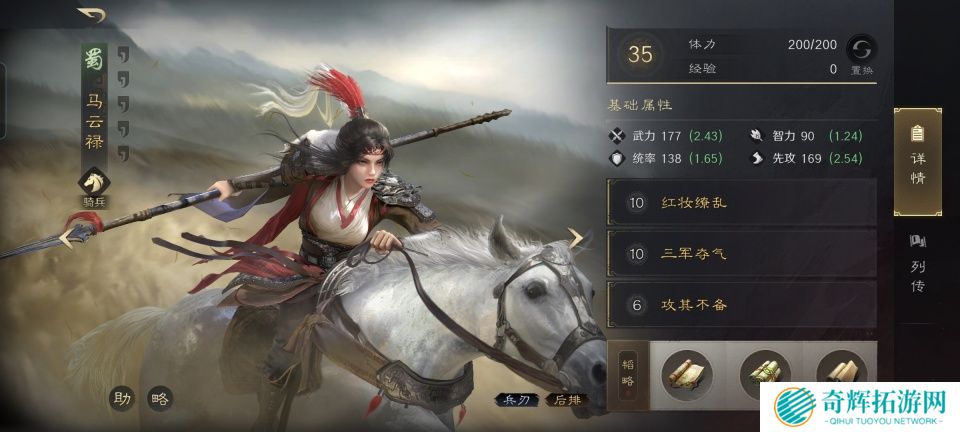The width and height of the screenshot is (960, 432).
Task: Tap the round 助 button
Action: coord(123,399)
